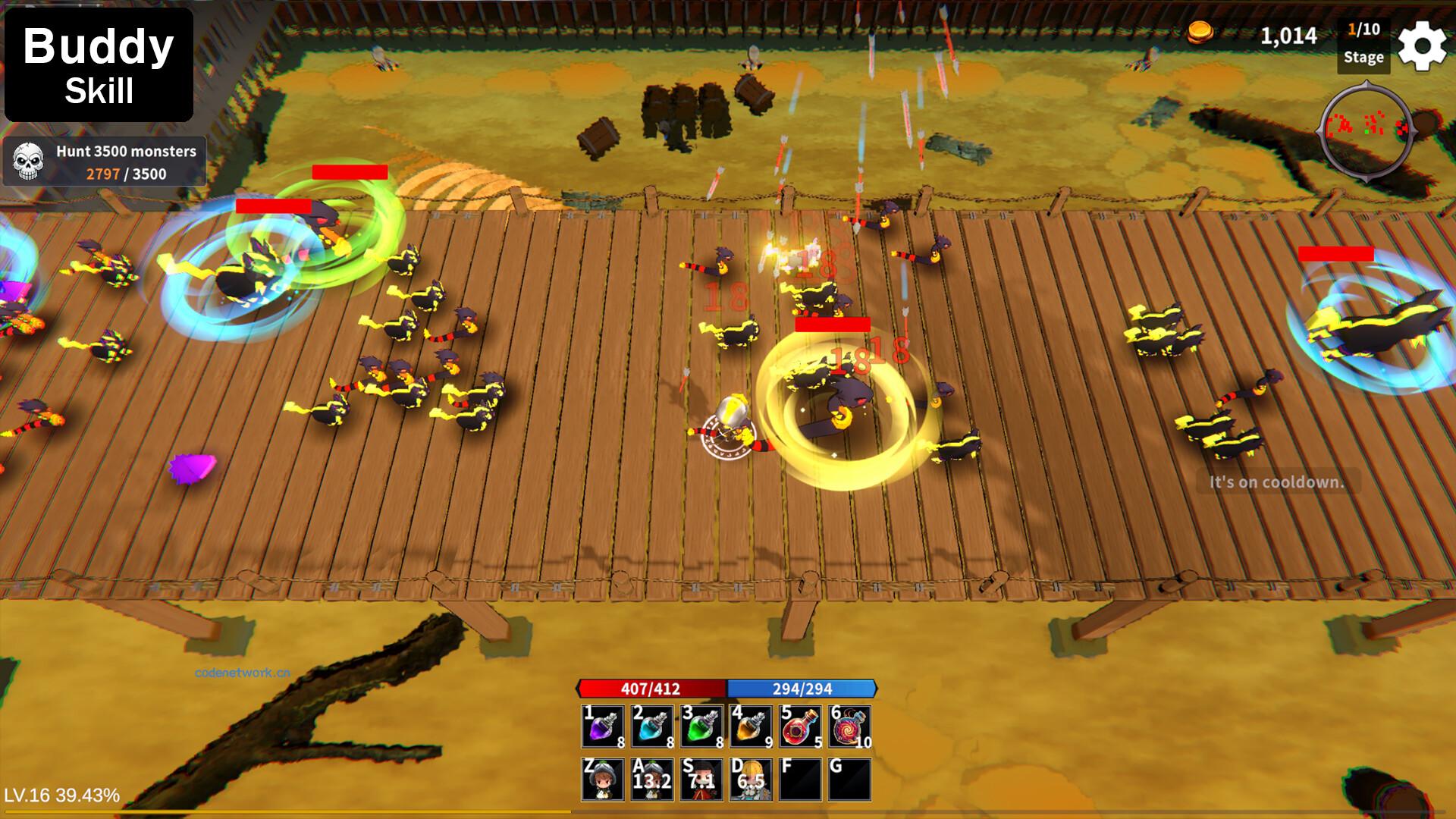This screenshot has height=819, width=1456.
Task: Use the round red flask in slot 5
Action: click(x=800, y=726)
